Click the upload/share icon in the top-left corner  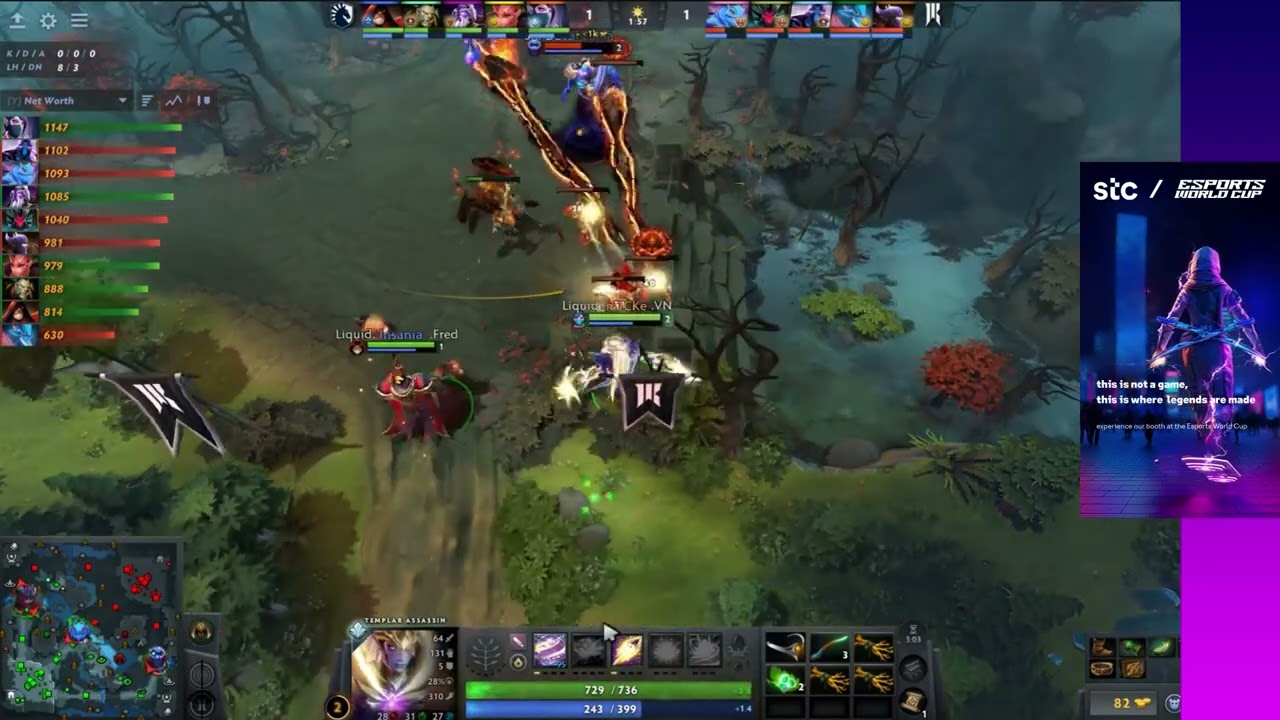point(18,20)
